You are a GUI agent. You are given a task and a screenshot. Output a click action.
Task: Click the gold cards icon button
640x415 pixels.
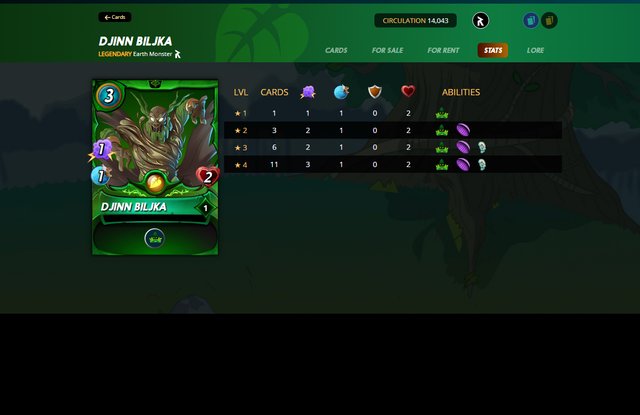[549, 20]
